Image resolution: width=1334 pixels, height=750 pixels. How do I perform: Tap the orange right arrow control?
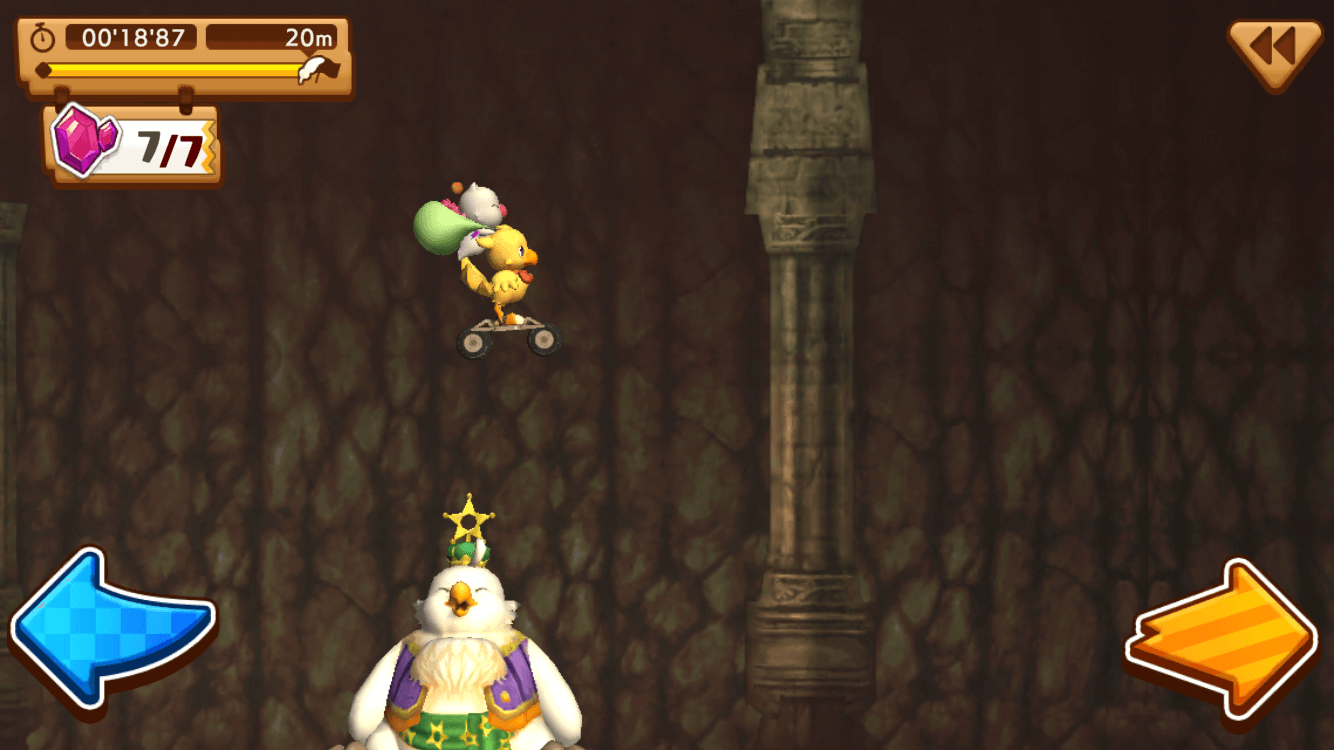[1222, 638]
